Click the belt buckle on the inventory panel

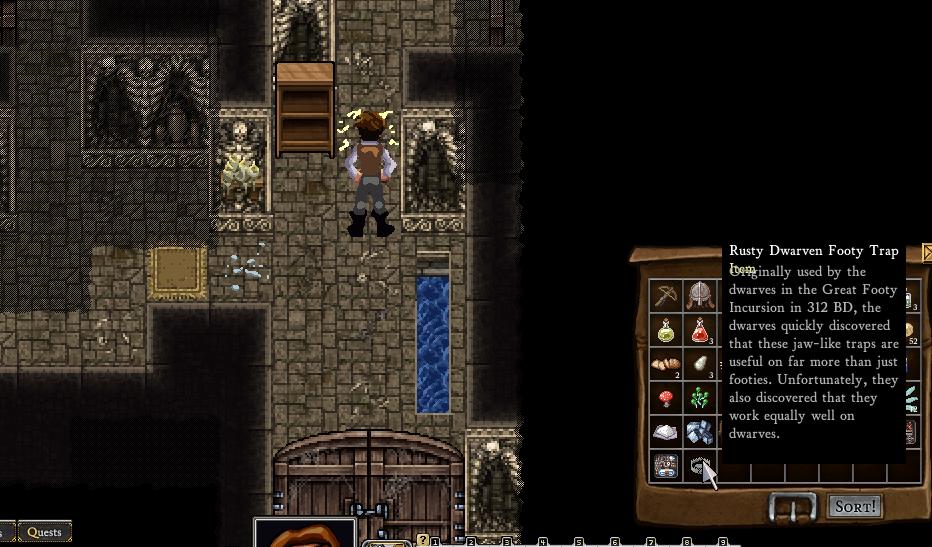point(793,508)
